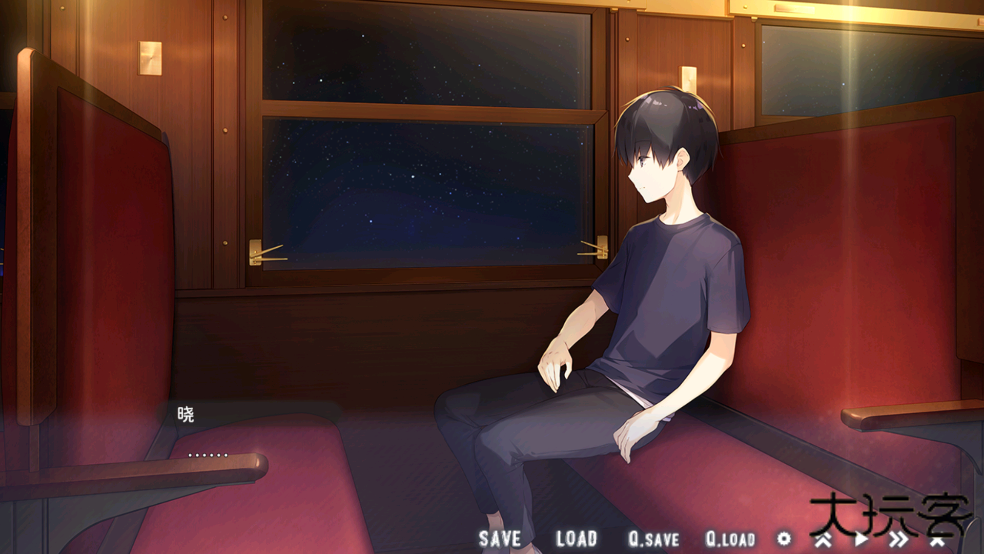The image size is (984, 554).
Task: Click the X icon in the toolbar
Action: point(937,539)
